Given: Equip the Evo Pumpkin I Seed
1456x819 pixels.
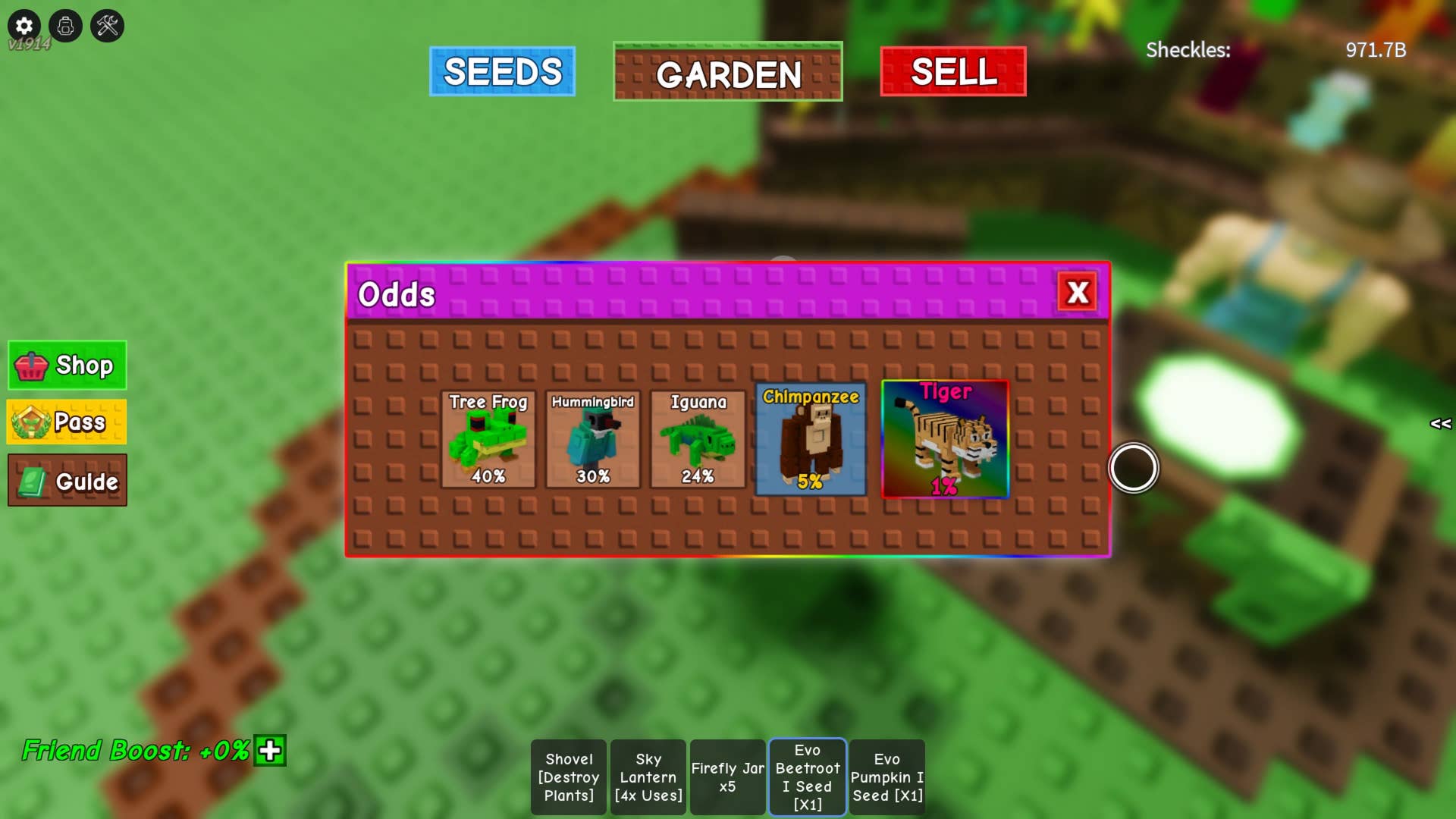Looking at the screenshot, I should (887, 777).
